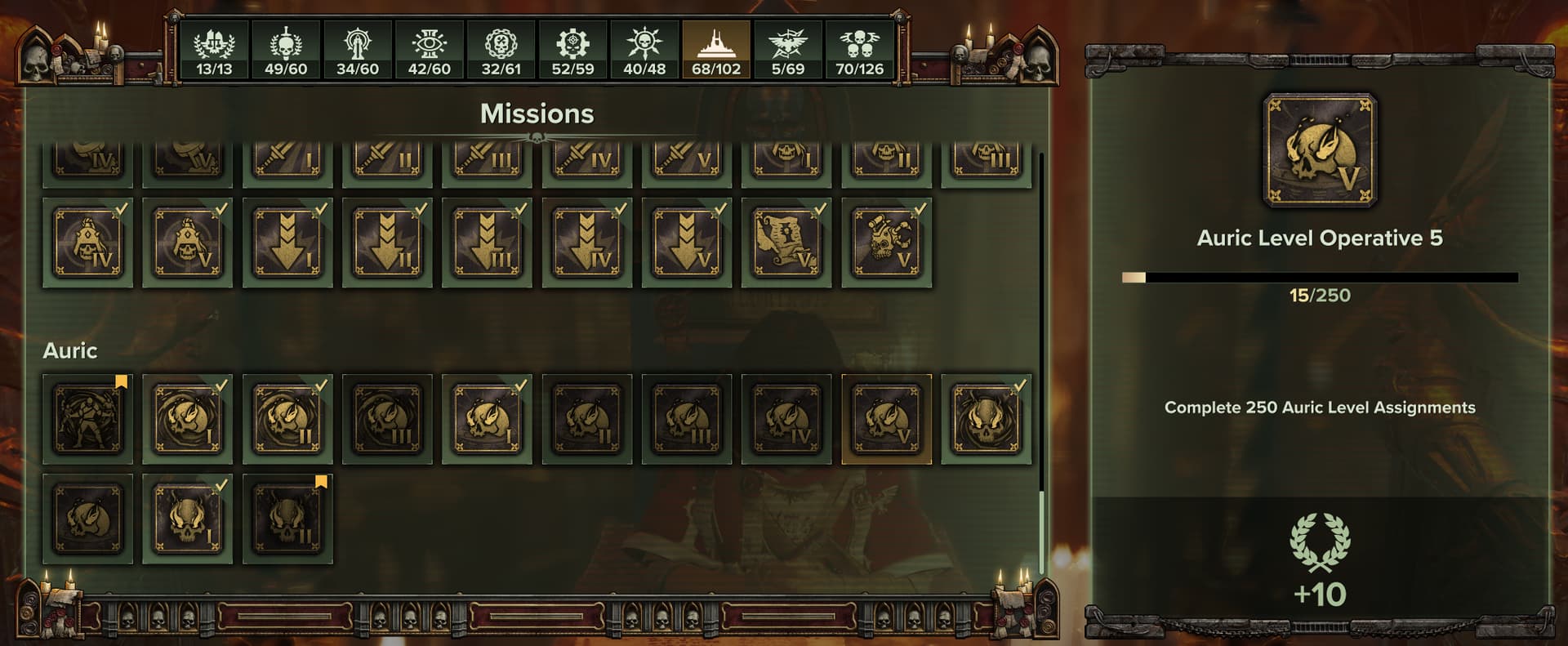Select the highlighted Auric skull V penance
Image resolution: width=1568 pixels, height=646 pixels.
pyautogui.click(x=887, y=419)
